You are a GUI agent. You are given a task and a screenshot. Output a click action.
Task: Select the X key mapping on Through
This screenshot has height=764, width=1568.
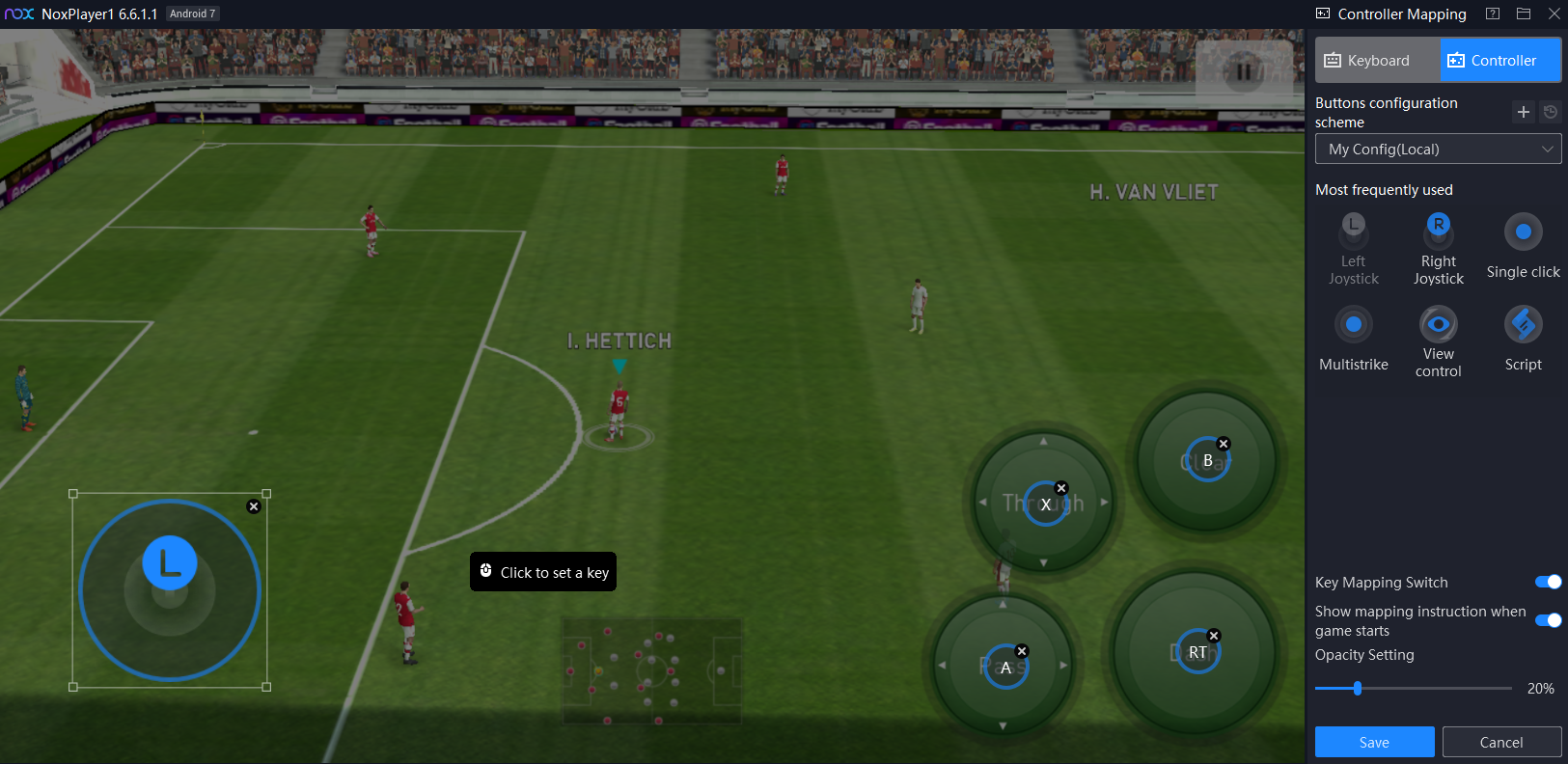[1045, 505]
